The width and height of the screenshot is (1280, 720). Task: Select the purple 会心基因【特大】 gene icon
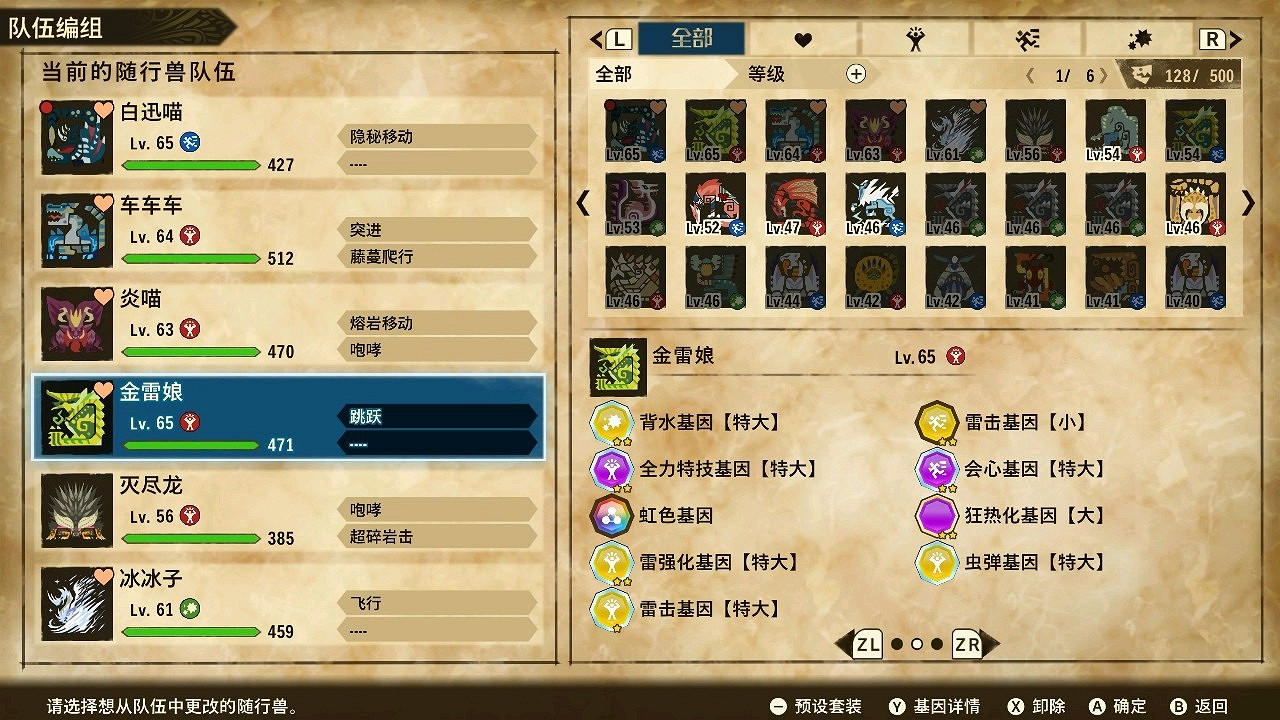937,469
